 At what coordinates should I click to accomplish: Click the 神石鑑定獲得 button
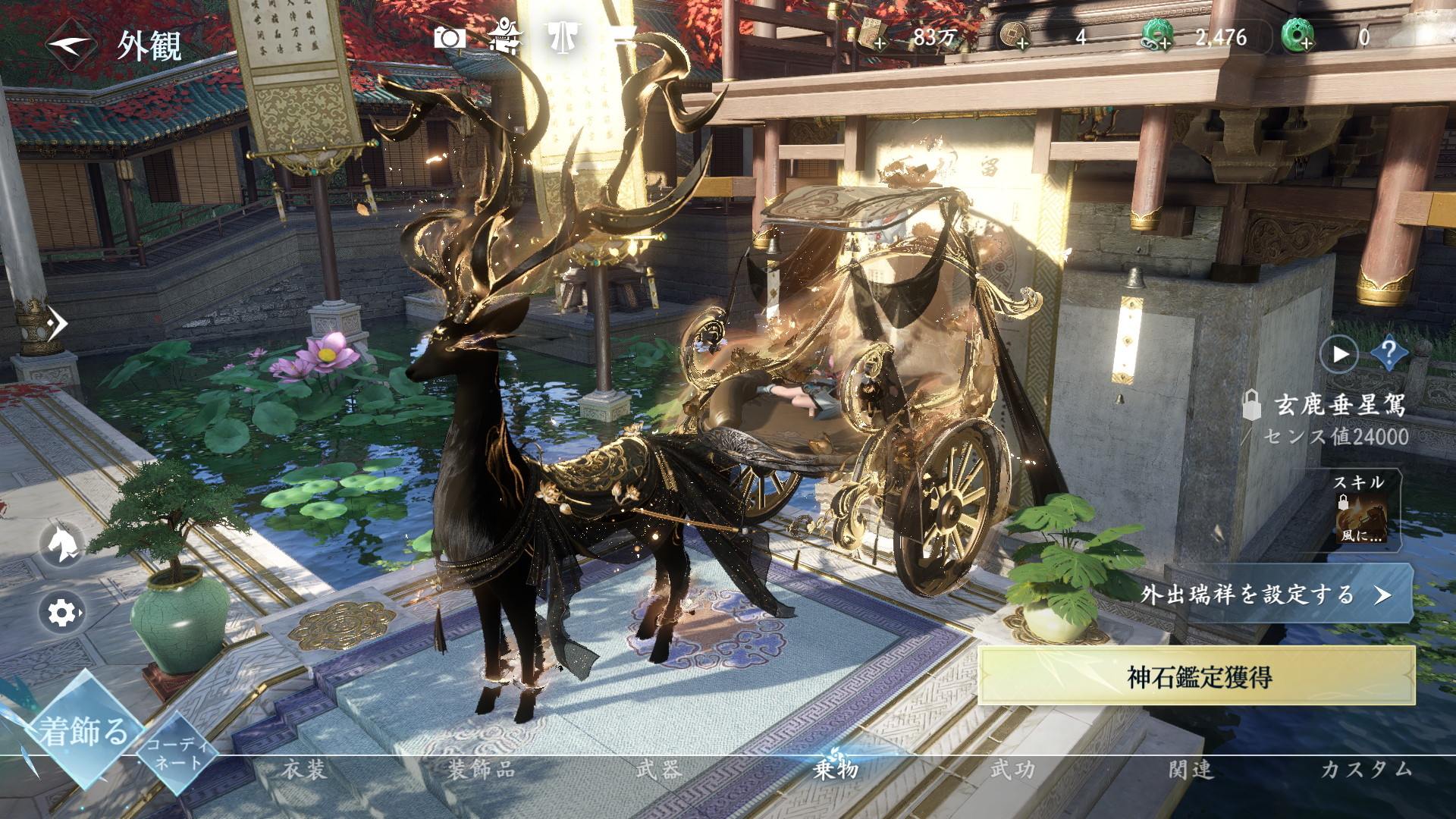(x=1199, y=676)
